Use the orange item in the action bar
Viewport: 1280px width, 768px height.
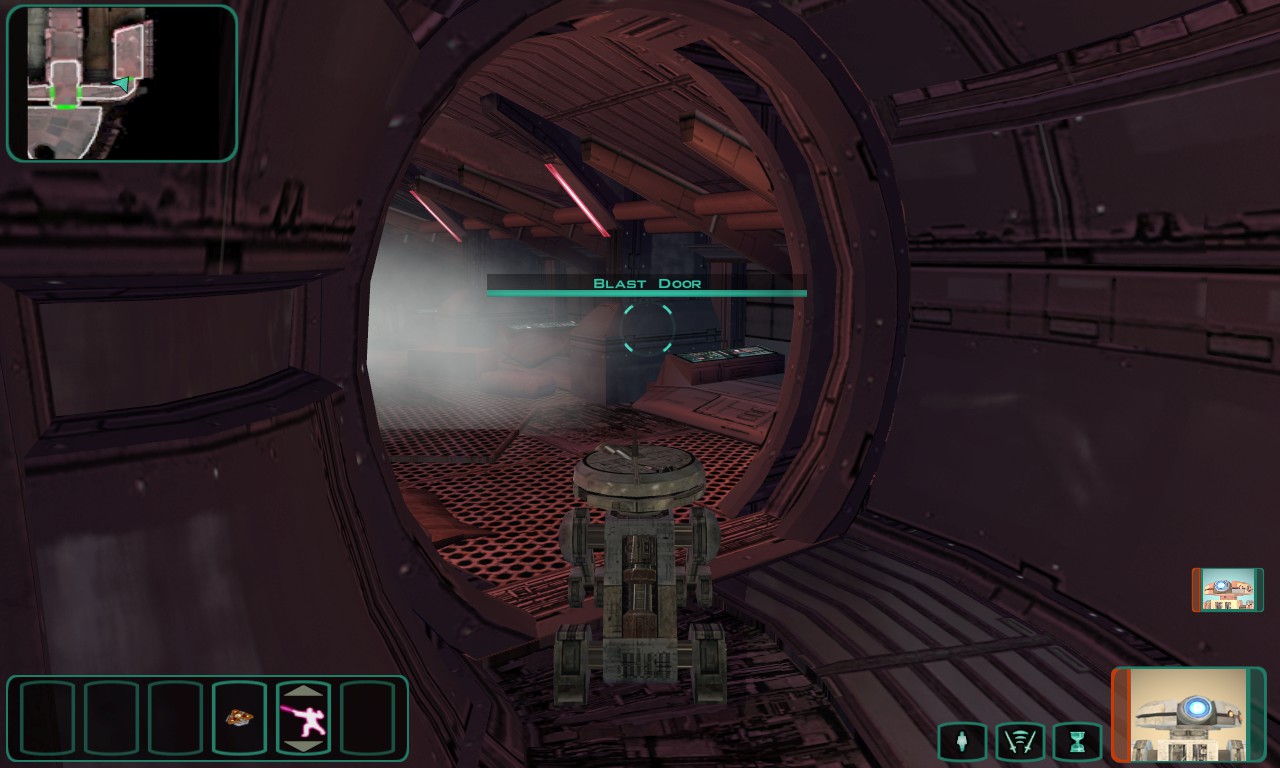pos(239,717)
